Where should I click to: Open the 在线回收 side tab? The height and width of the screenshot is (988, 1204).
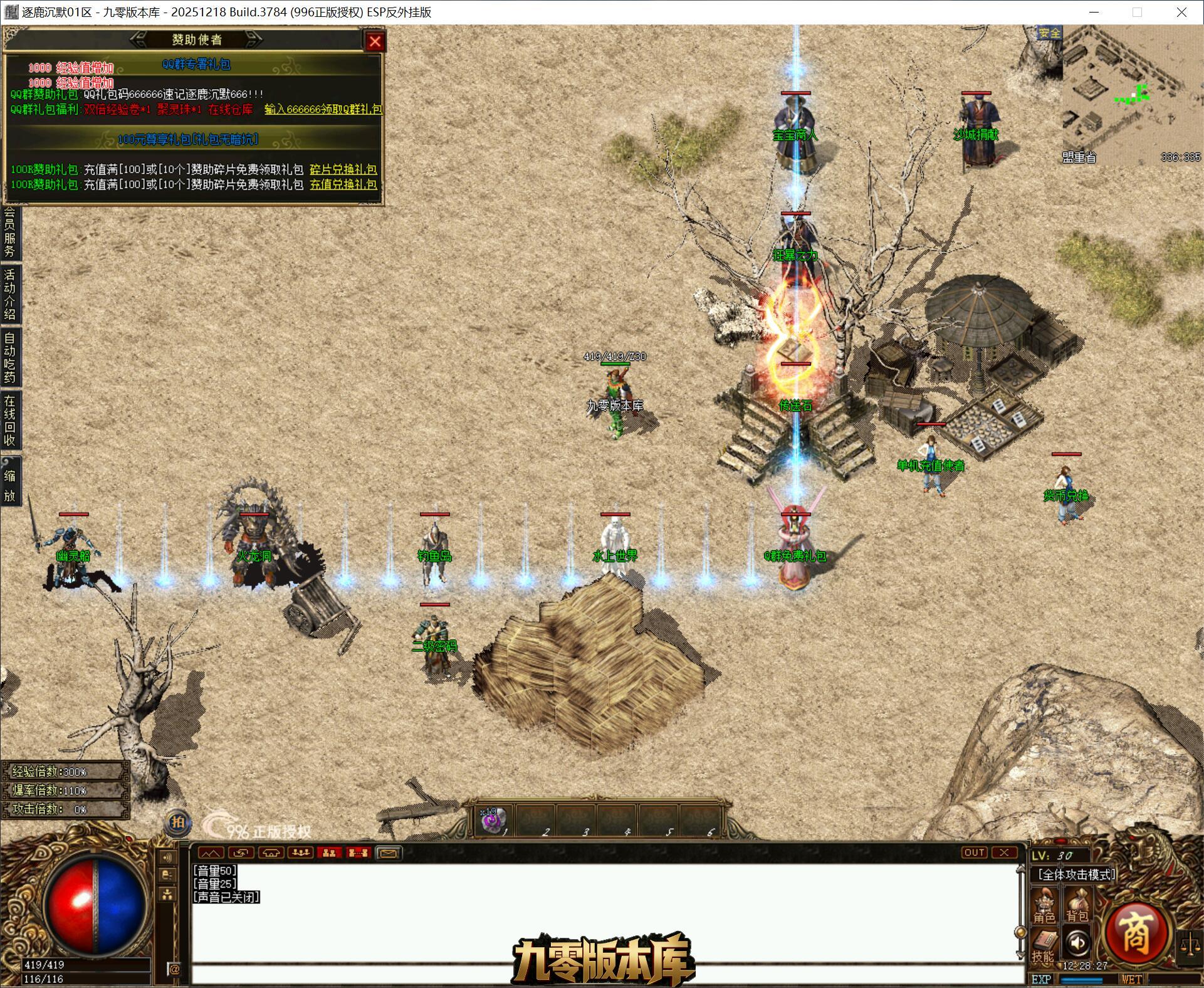coord(9,420)
